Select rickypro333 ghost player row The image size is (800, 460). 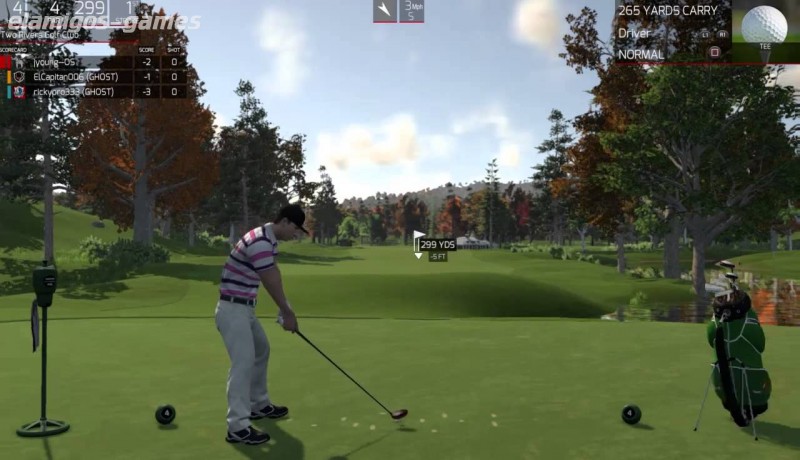tap(95, 92)
